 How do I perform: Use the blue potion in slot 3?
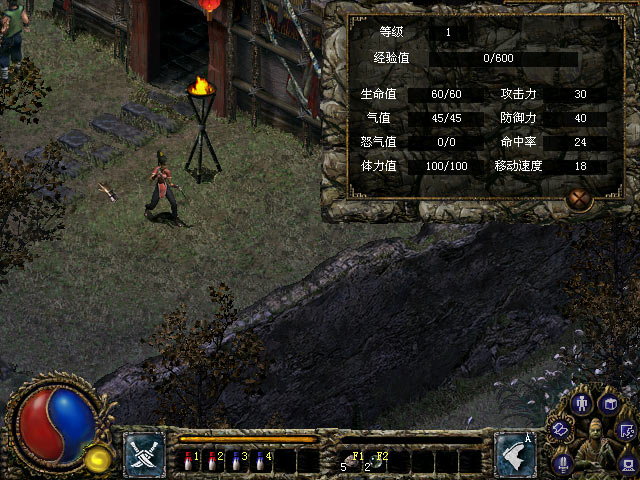click(x=236, y=461)
